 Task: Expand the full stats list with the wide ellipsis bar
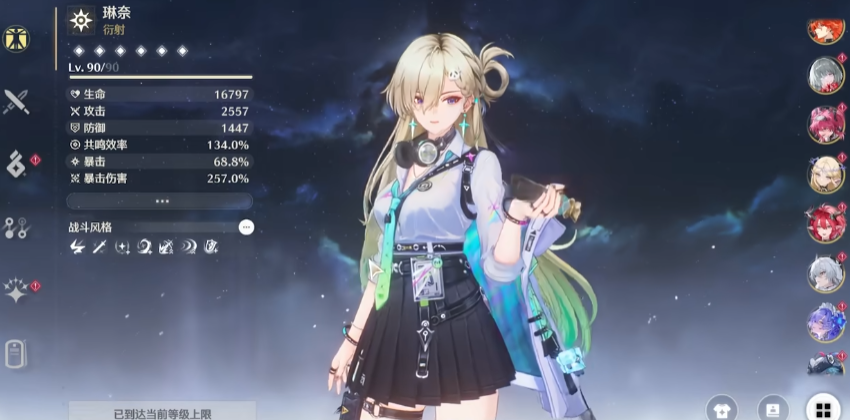click(x=159, y=201)
